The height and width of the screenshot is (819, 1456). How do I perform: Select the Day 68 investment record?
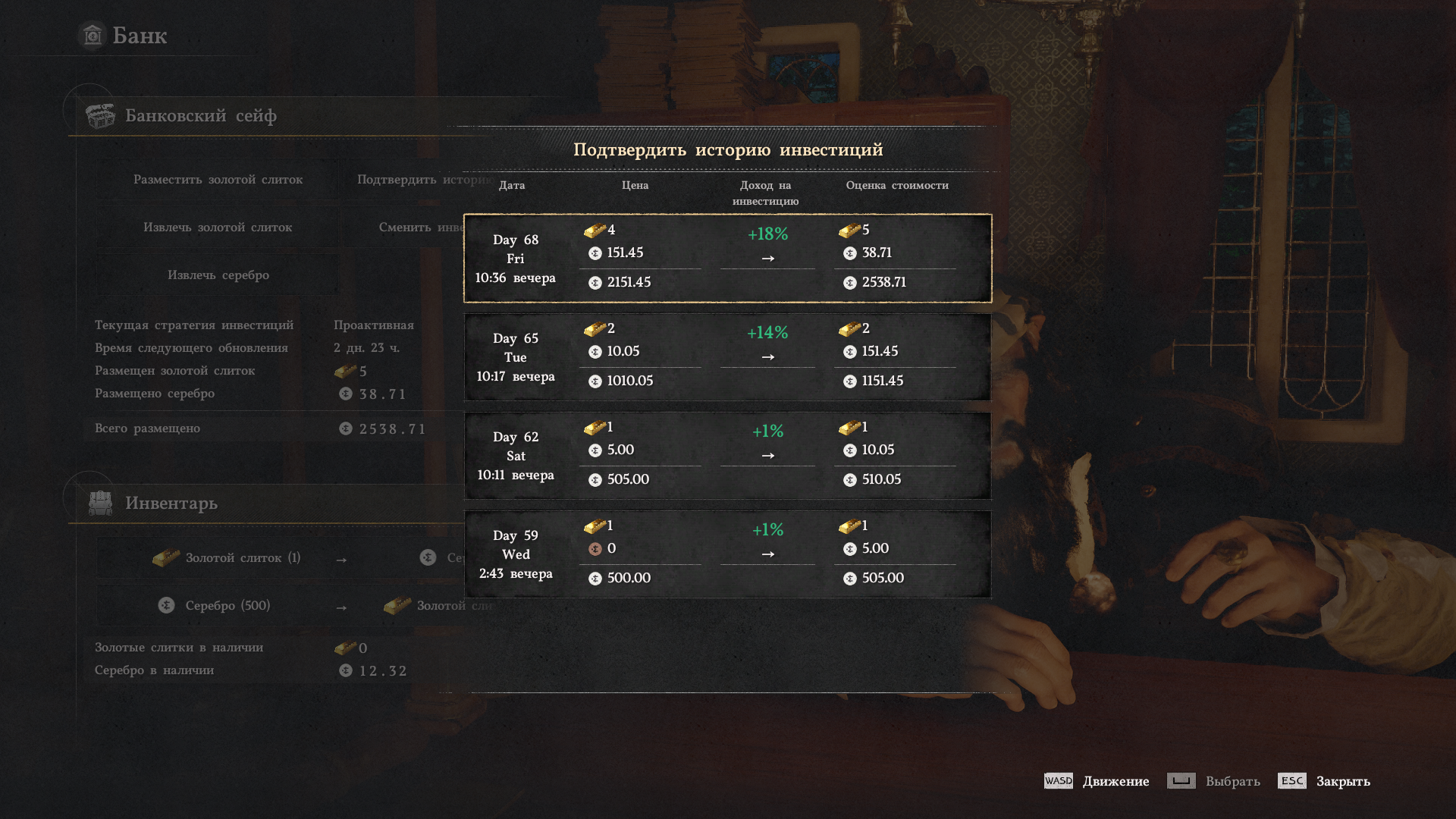727,259
